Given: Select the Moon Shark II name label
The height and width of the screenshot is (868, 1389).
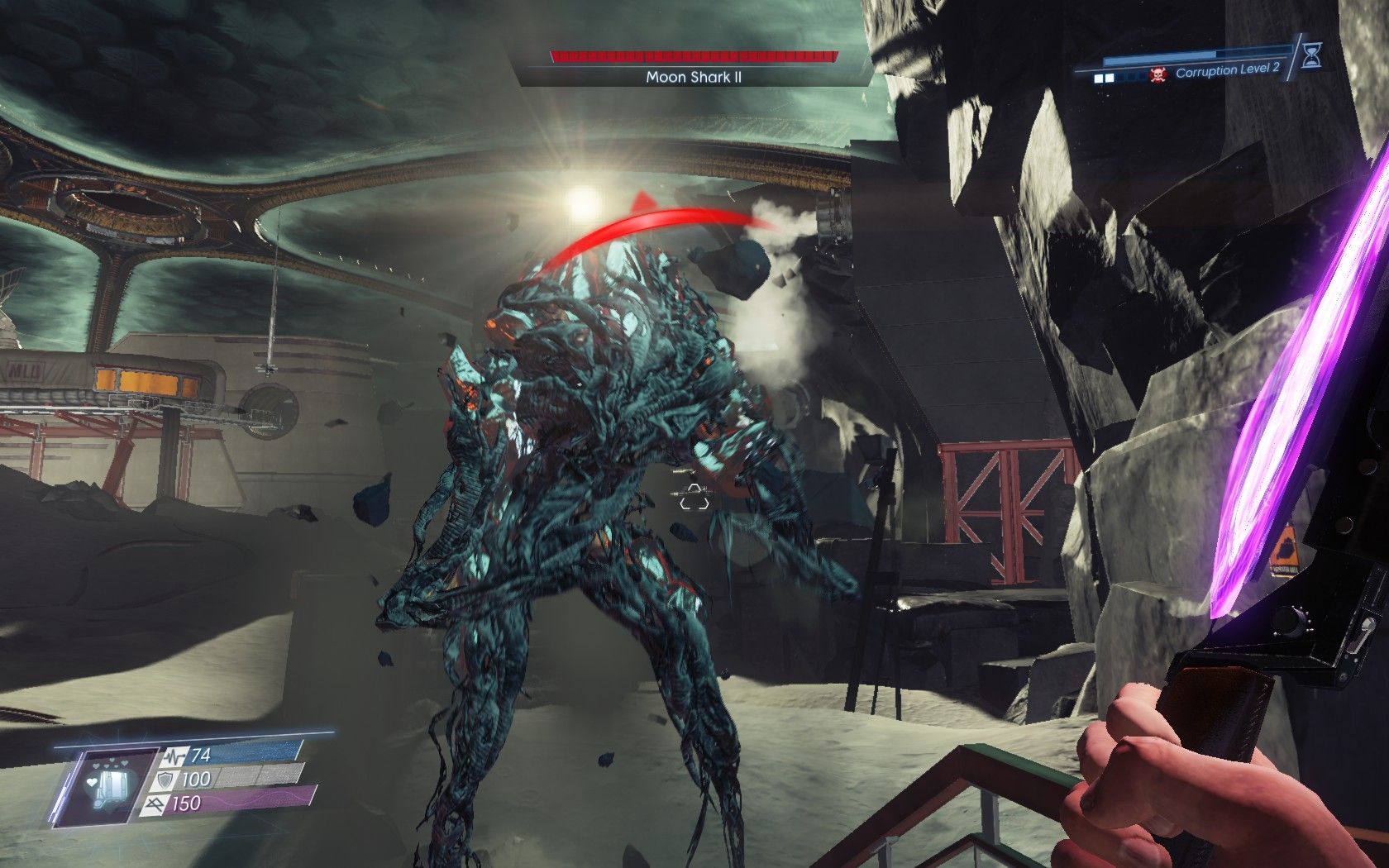Looking at the screenshot, I should tap(693, 75).
